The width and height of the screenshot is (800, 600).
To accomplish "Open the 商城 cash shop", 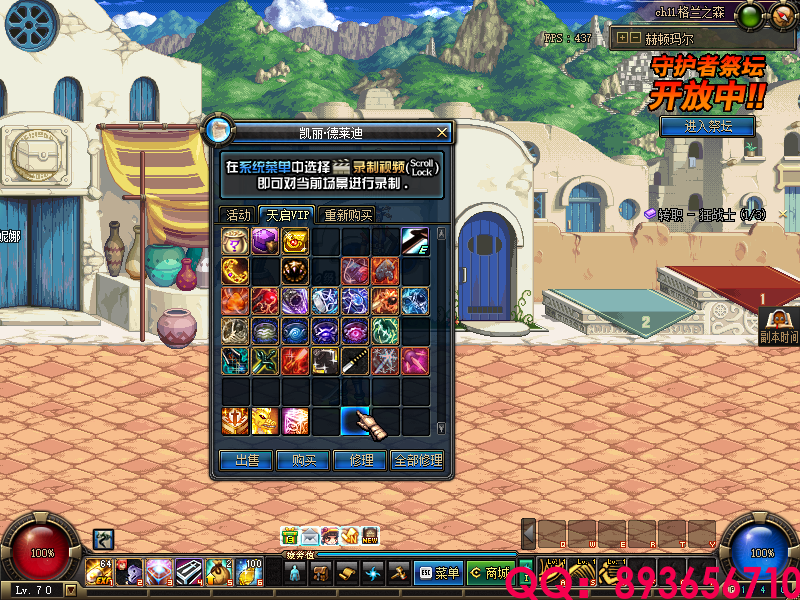I will pos(489,573).
